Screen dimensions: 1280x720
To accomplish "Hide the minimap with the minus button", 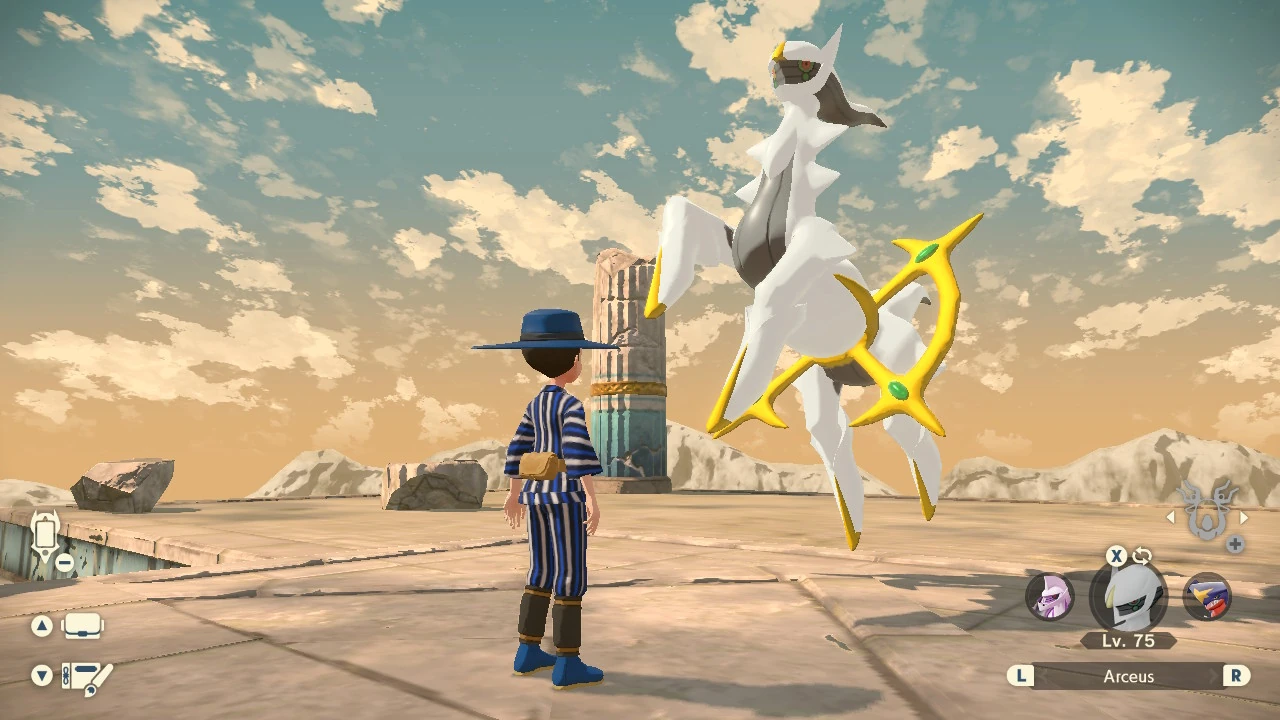I will (x=65, y=562).
